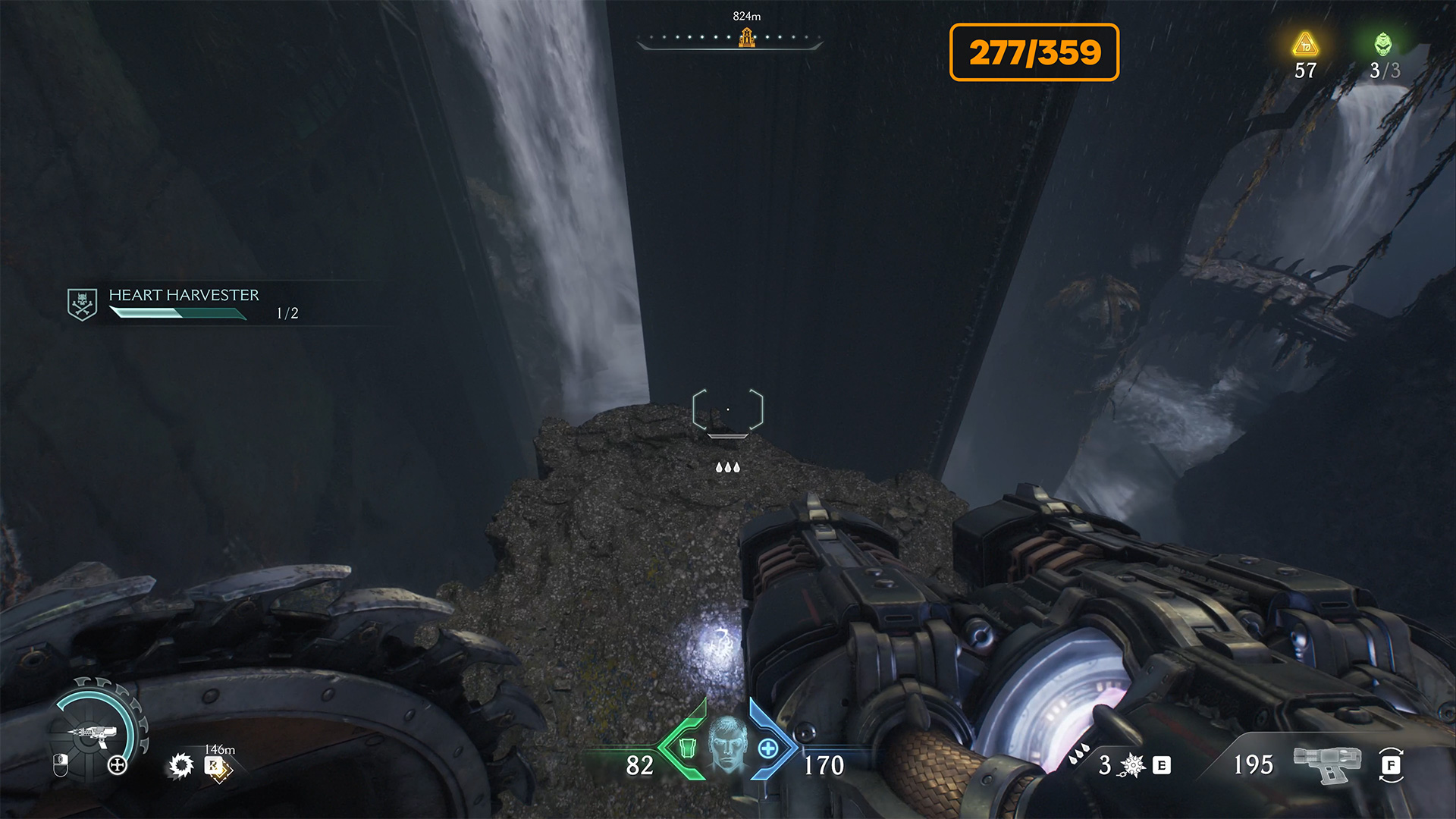Select the green helmet extra lives icon
This screenshot has height=819, width=1456.
pos(1383,44)
